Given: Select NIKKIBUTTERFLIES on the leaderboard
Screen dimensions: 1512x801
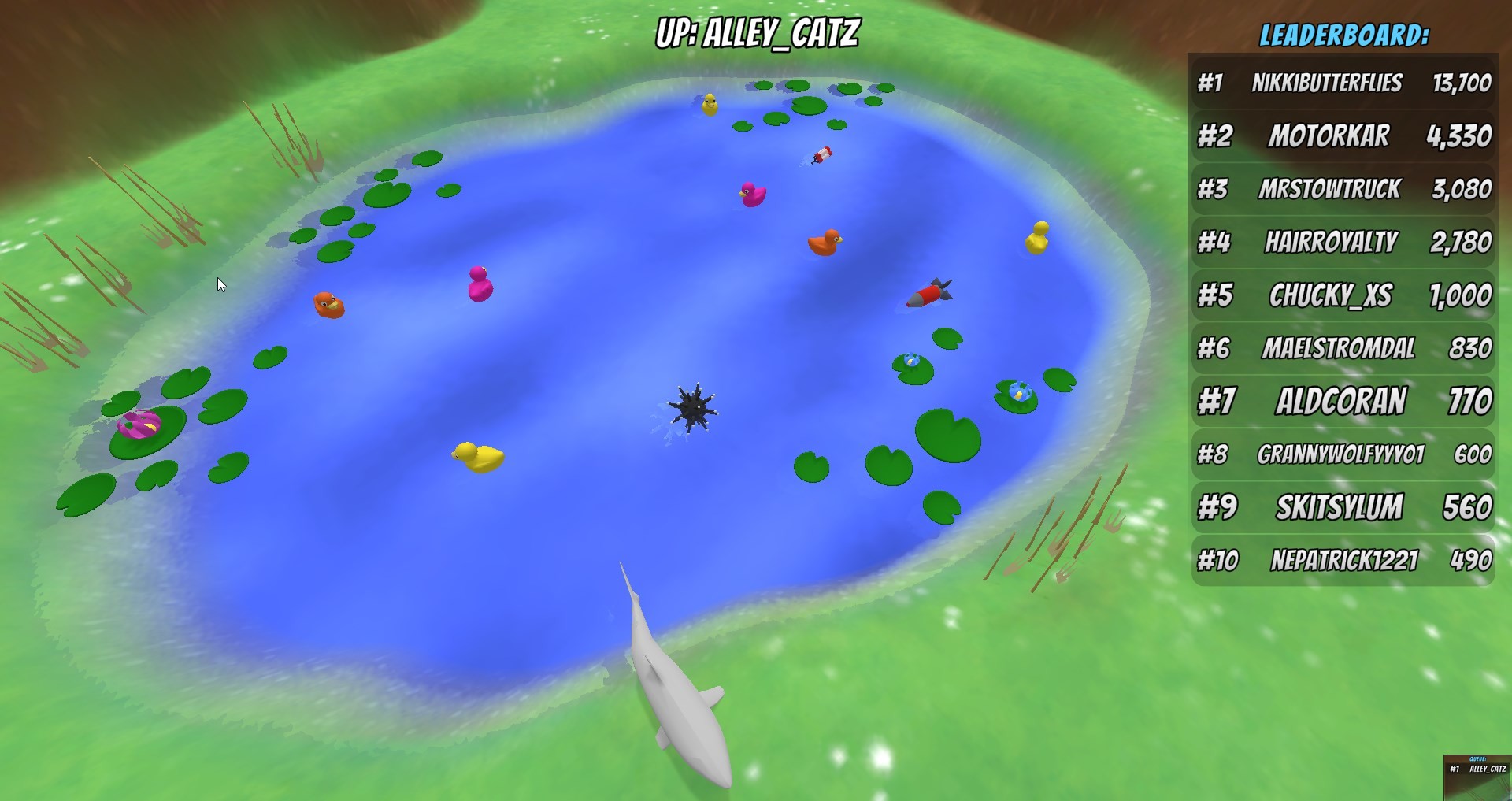Looking at the screenshot, I should point(1327,83).
